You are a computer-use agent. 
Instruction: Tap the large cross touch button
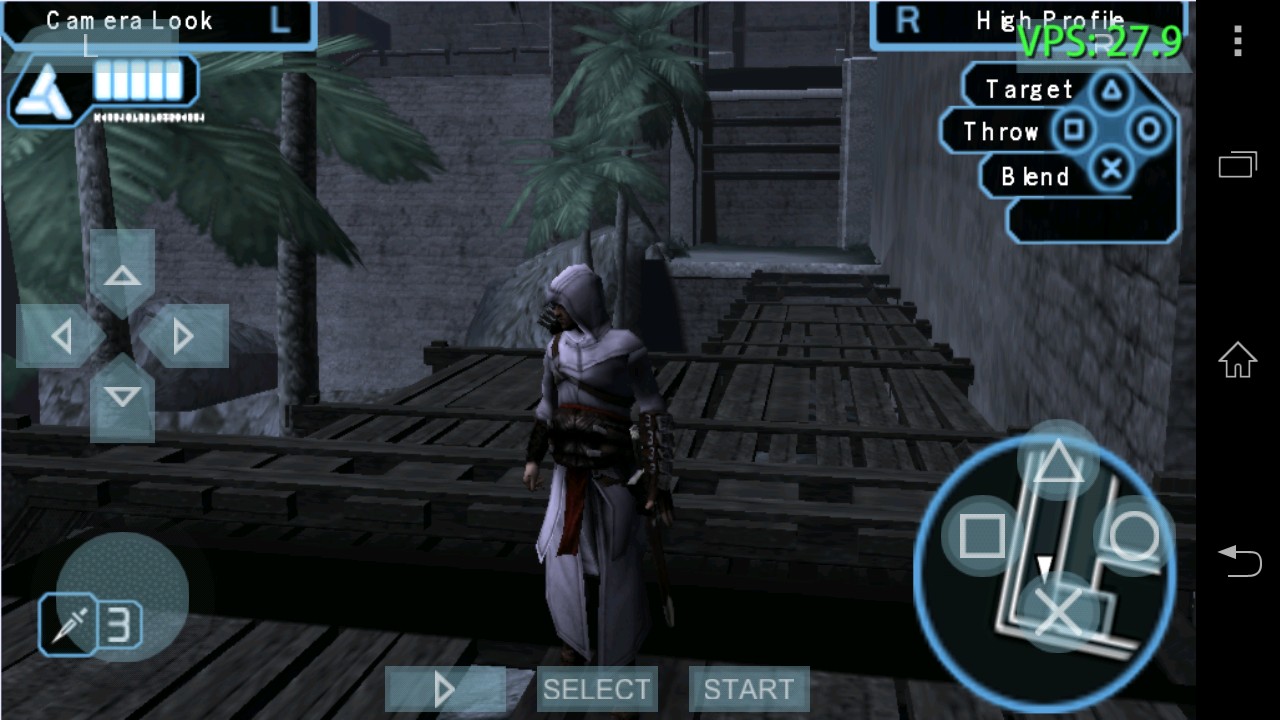[1057, 612]
